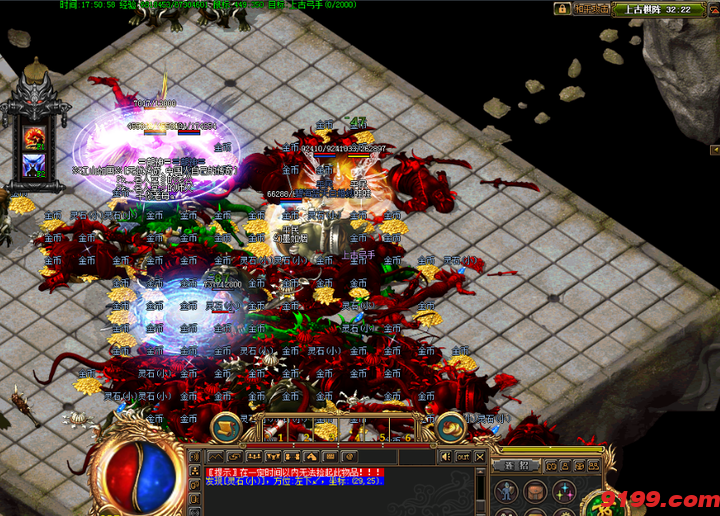Viewport: 720px width, 516px height.
Task: Open the sparkling stars skill icon
Action: 565,491
